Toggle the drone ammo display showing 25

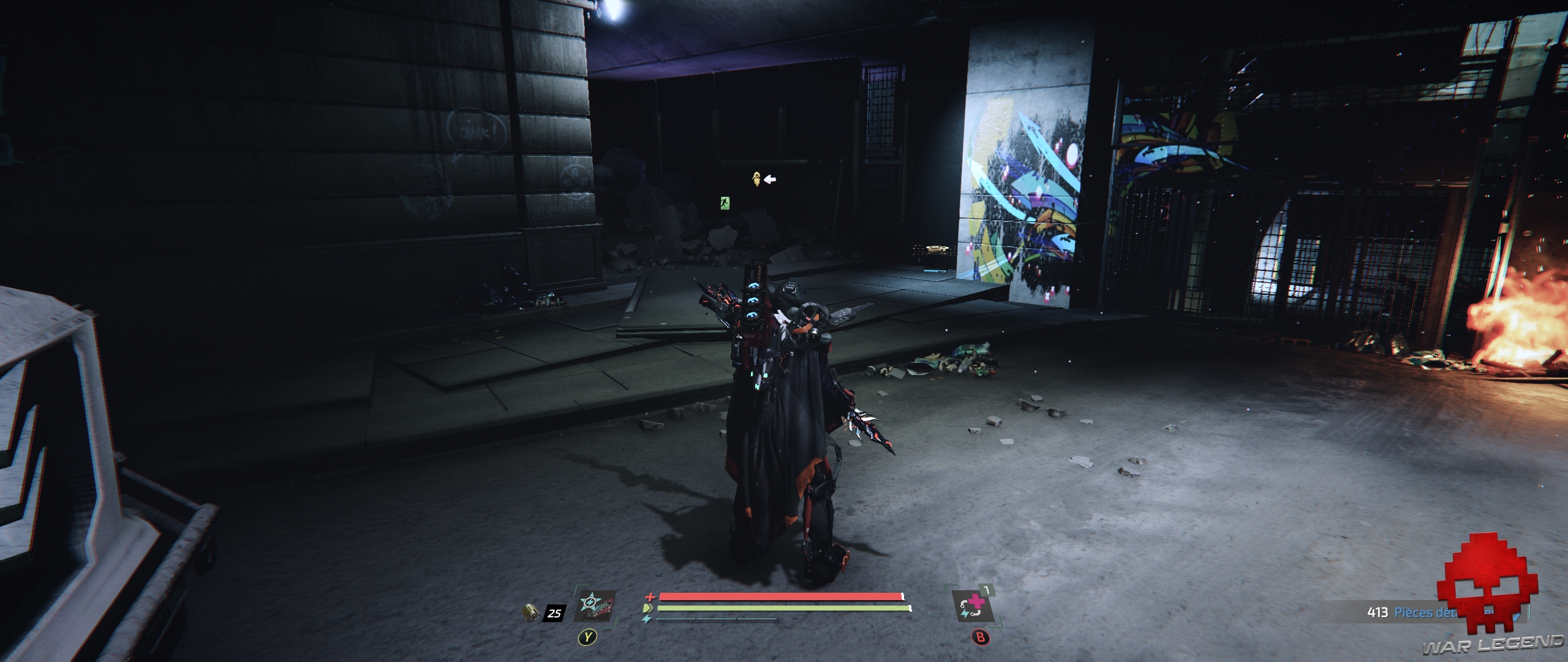coord(554,614)
